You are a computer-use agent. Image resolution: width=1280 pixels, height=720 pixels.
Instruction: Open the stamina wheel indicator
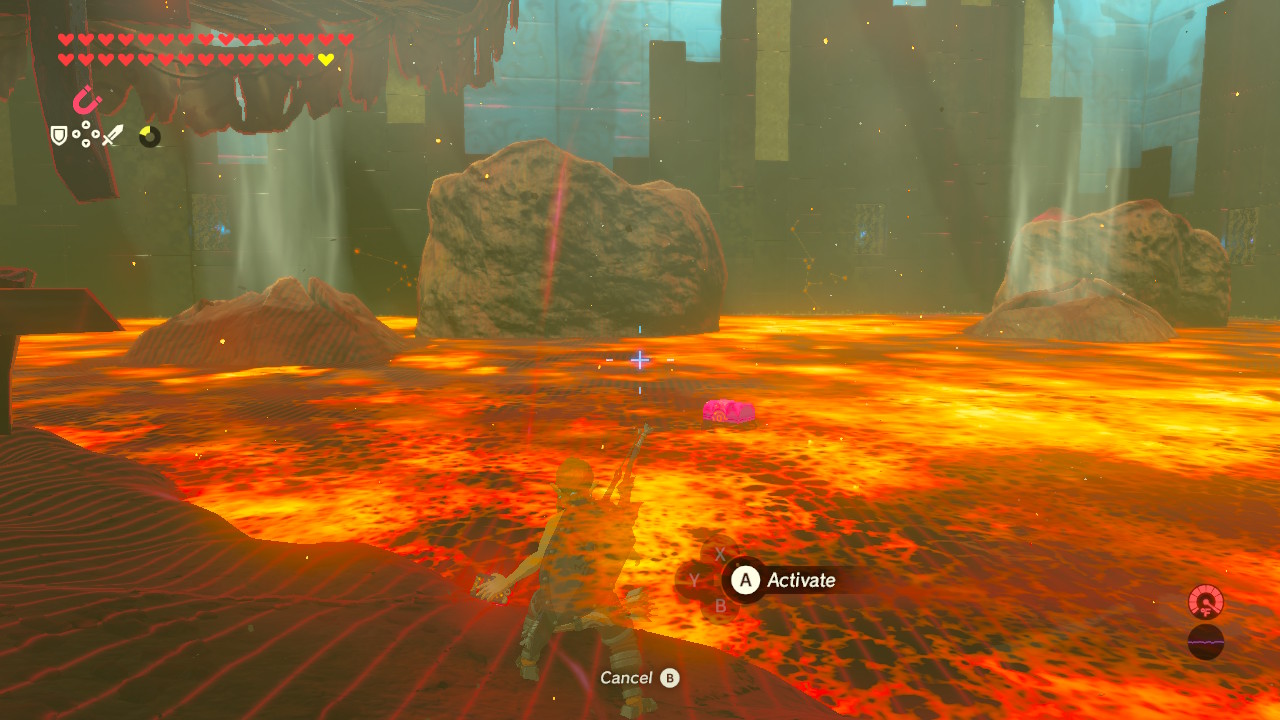pyautogui.click(x=151, y=138)
